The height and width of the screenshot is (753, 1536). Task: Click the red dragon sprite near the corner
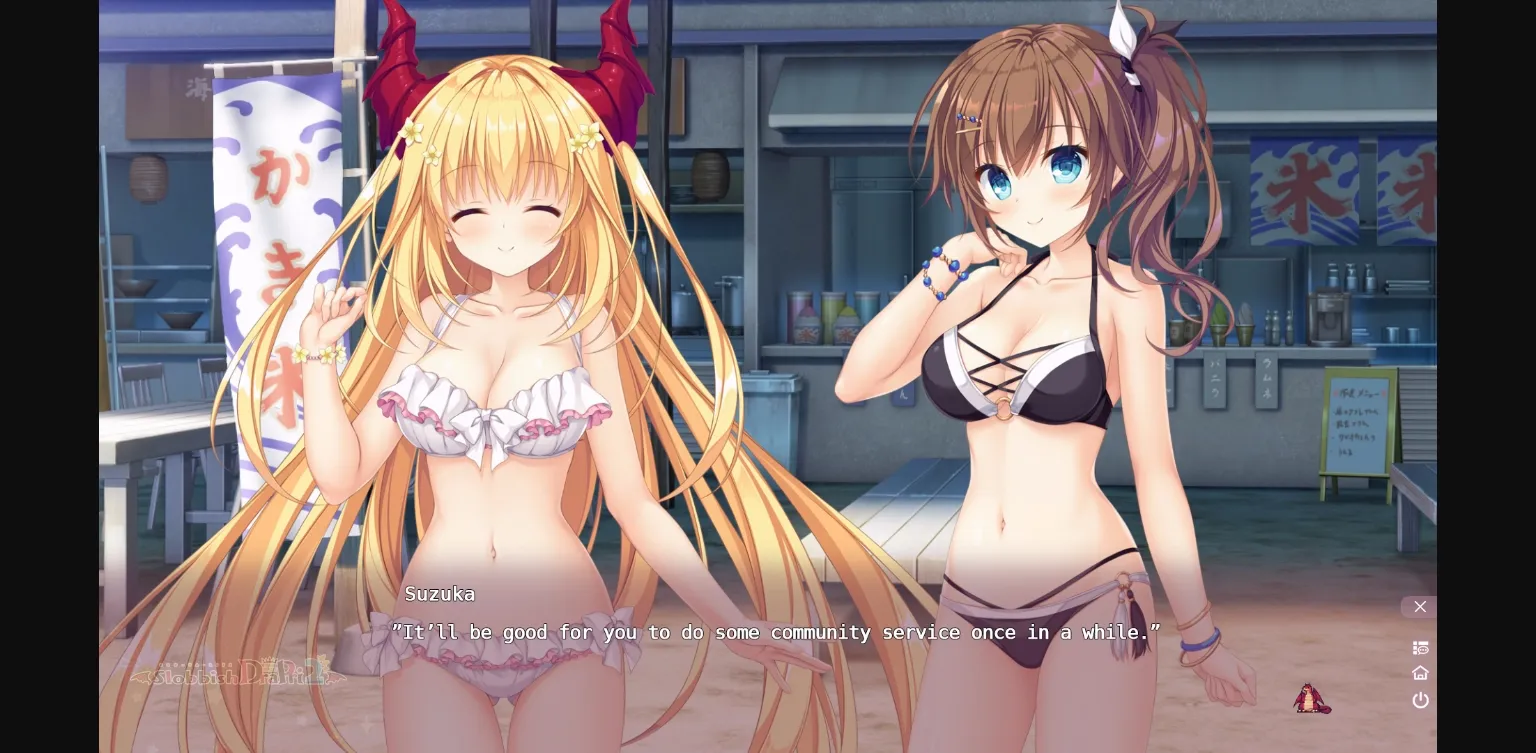tap(1312, 698)
